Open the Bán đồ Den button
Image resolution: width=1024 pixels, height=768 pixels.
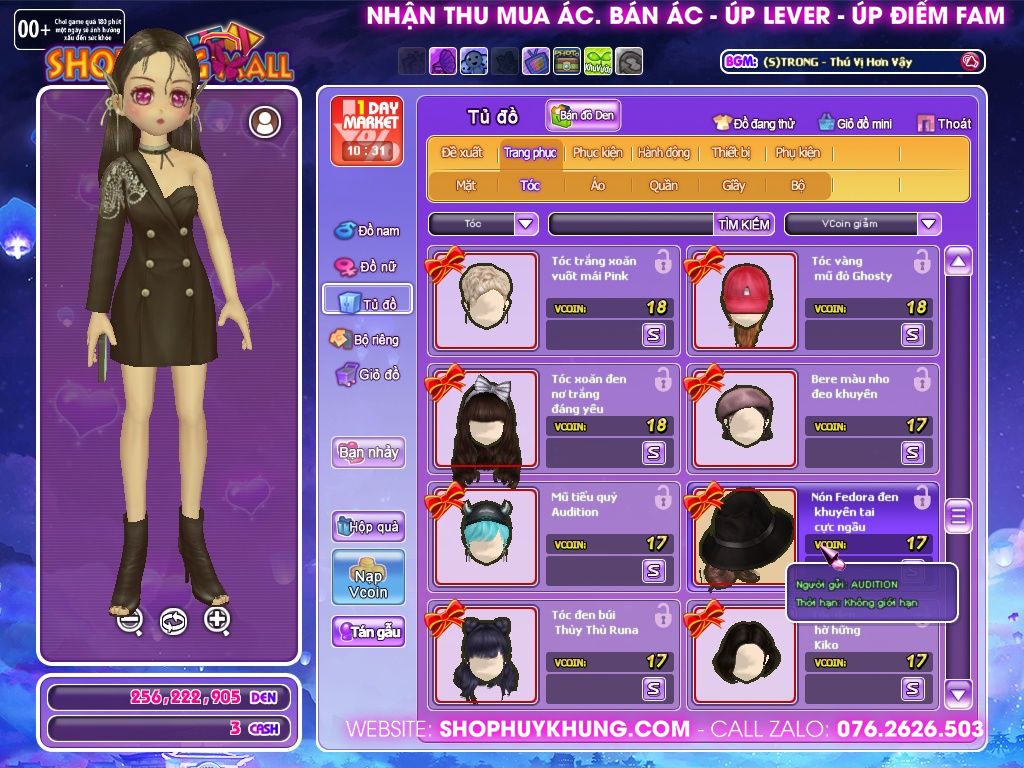point(583,116)
